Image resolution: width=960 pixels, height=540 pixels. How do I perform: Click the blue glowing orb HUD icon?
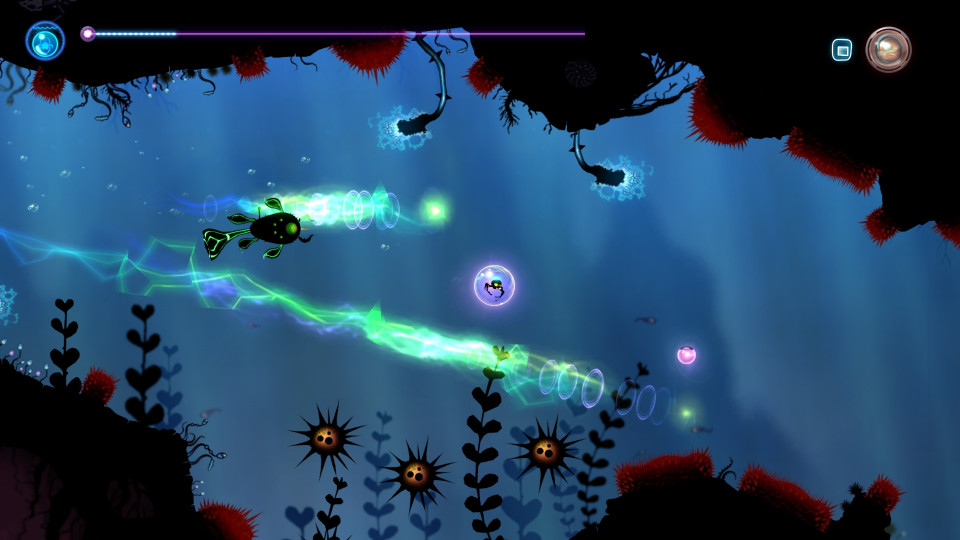pos(45,41)
